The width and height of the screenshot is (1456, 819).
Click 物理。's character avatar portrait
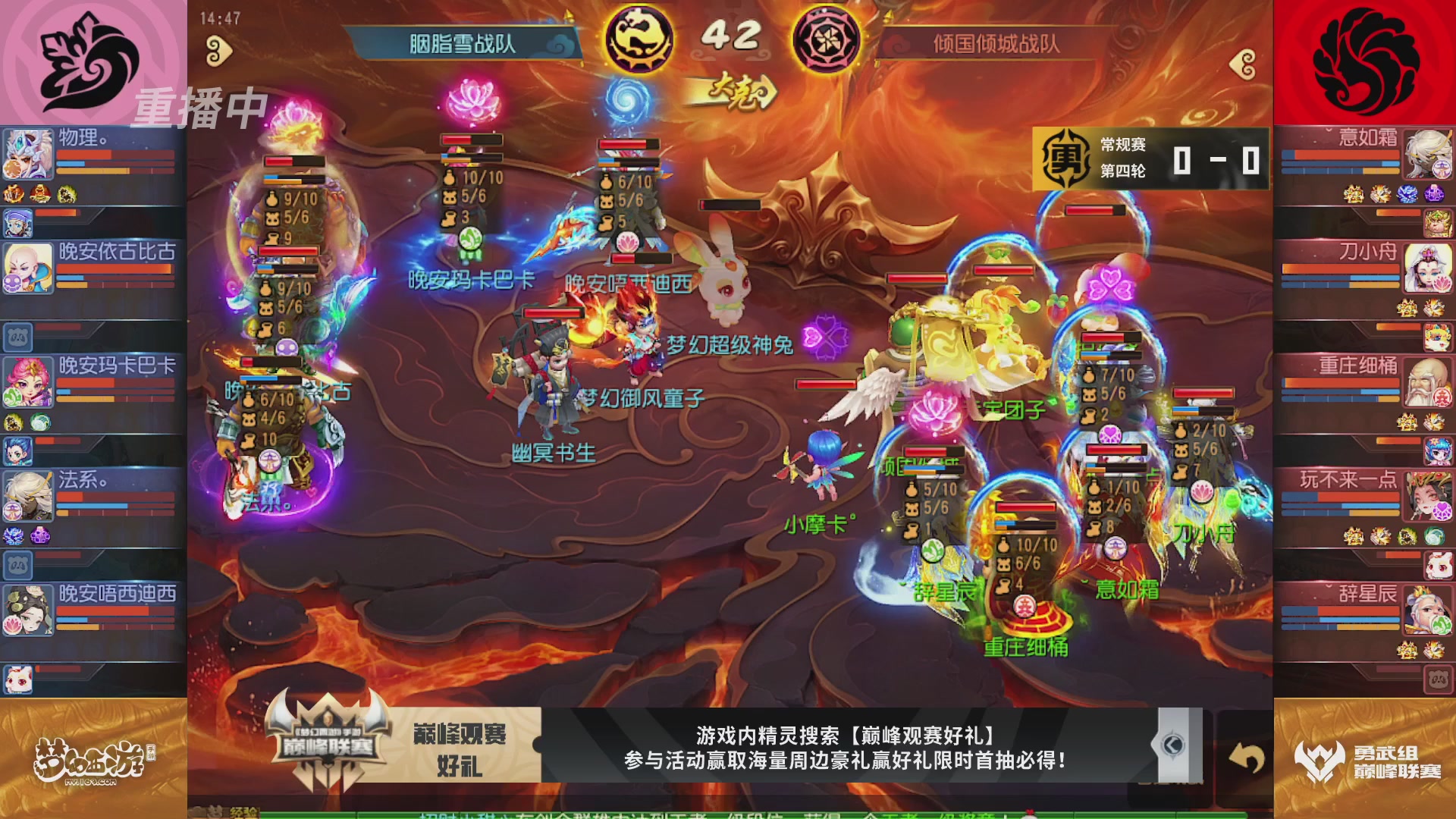[x=28, y=155]
